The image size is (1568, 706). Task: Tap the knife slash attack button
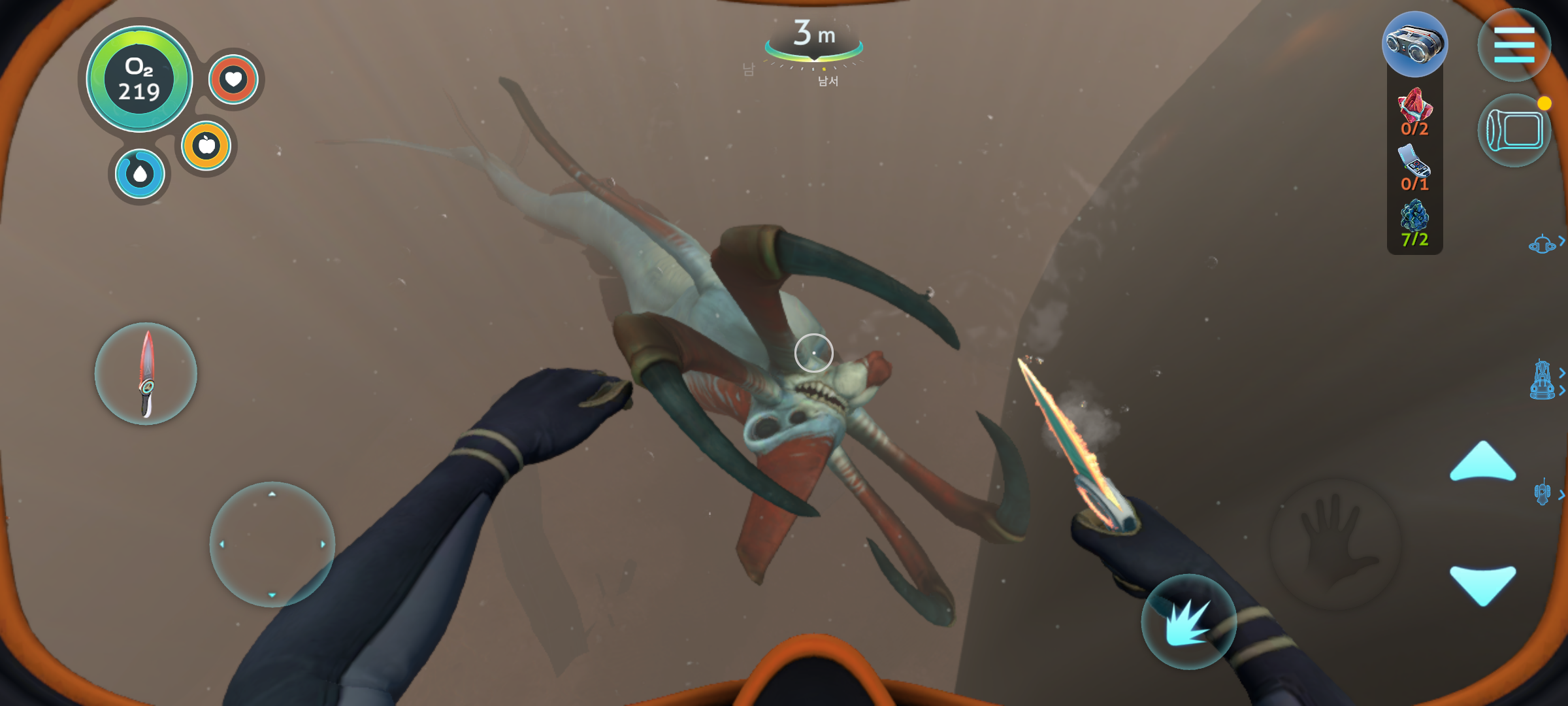1188,622
